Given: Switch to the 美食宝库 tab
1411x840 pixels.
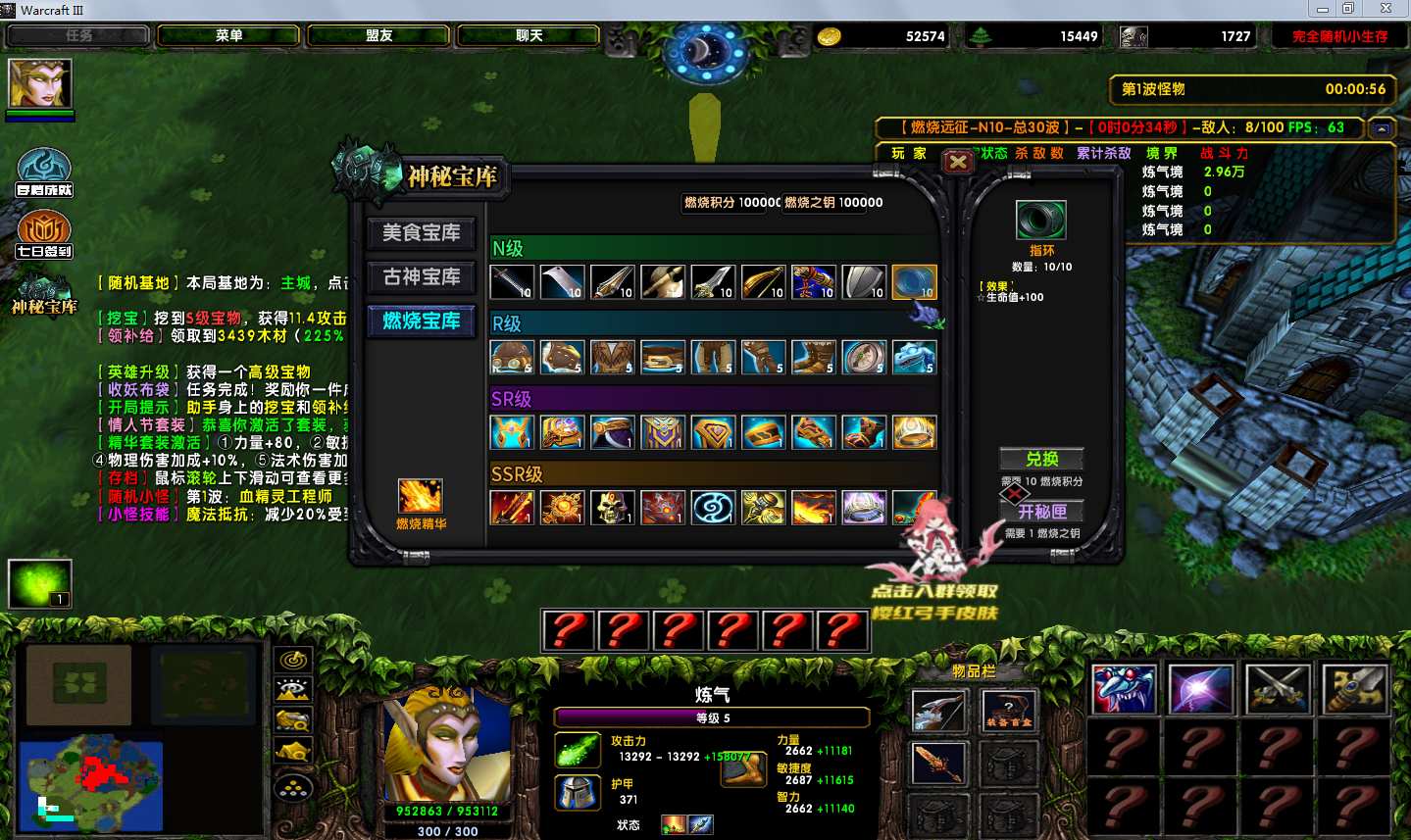Looking at the screenshot, I should (422, 233).
